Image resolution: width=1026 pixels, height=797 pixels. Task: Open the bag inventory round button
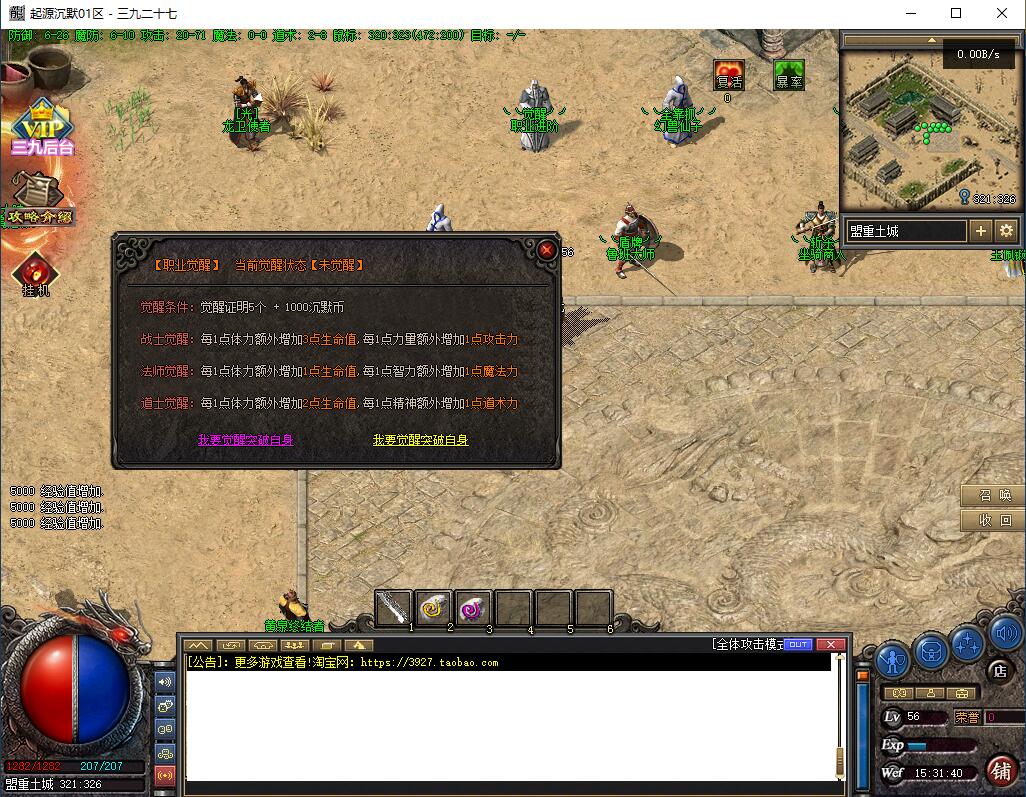(932, 652)
